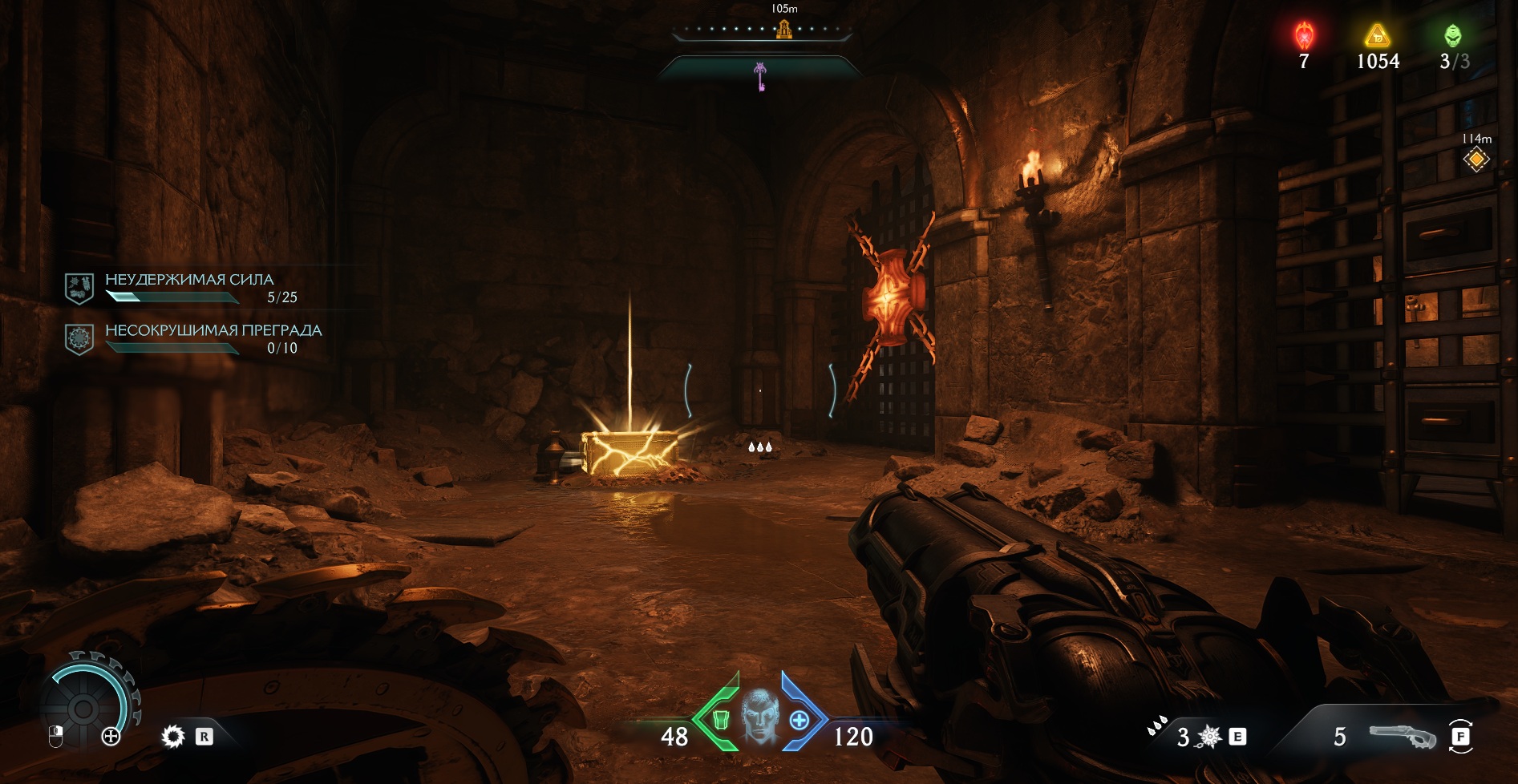Select the НЕСОКРУШИМАЯ ПРЕГРАДА challenge tracker
This screenshot has height=784, width=1518.
(x=213, y=337)
